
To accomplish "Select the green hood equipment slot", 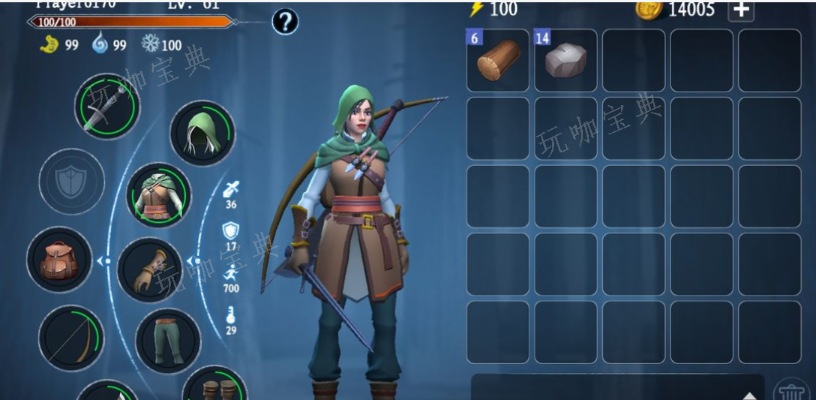I will click(202, 133).
